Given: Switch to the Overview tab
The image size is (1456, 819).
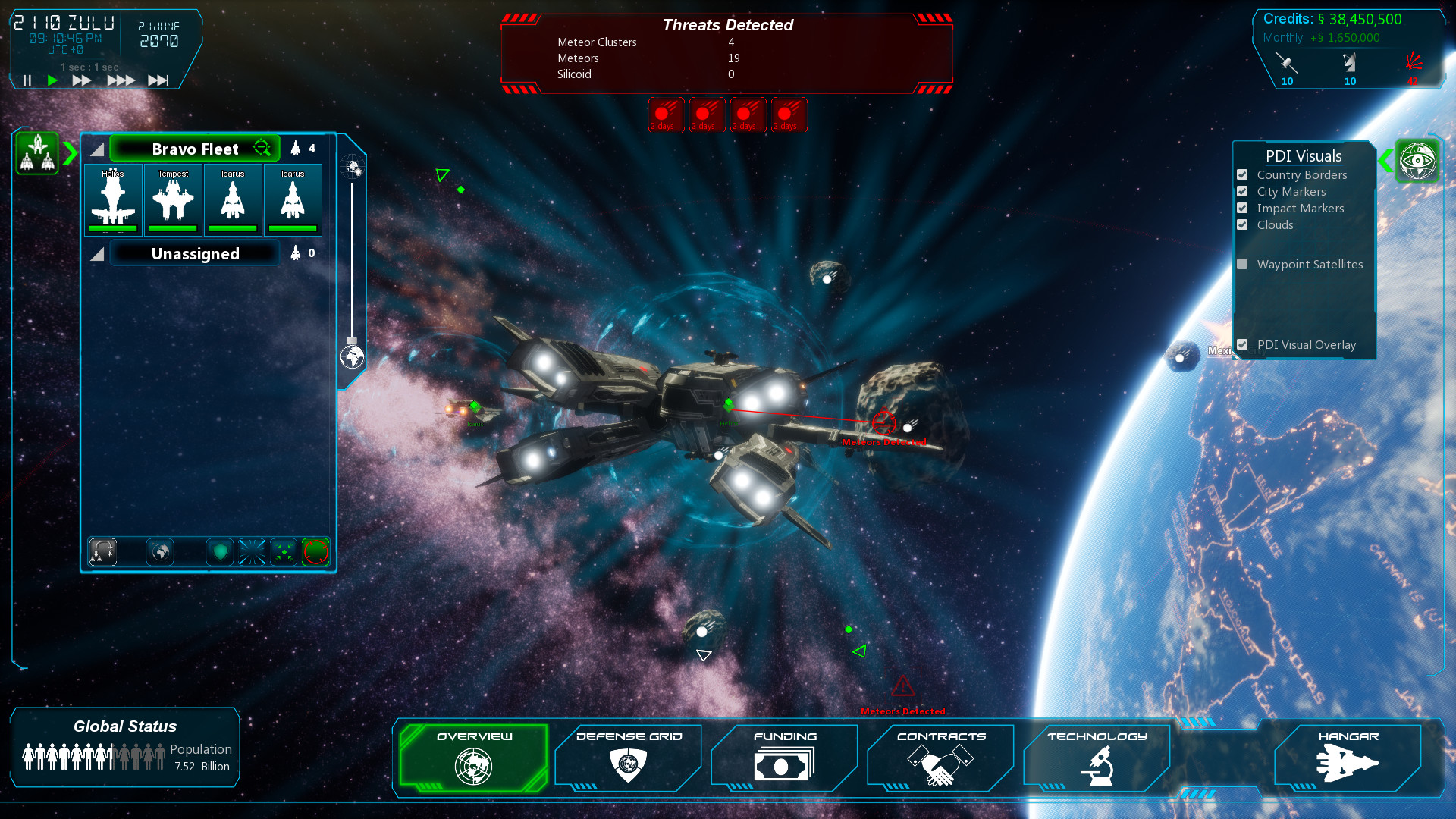Looking at the screenshot, I should click(473, 757).
